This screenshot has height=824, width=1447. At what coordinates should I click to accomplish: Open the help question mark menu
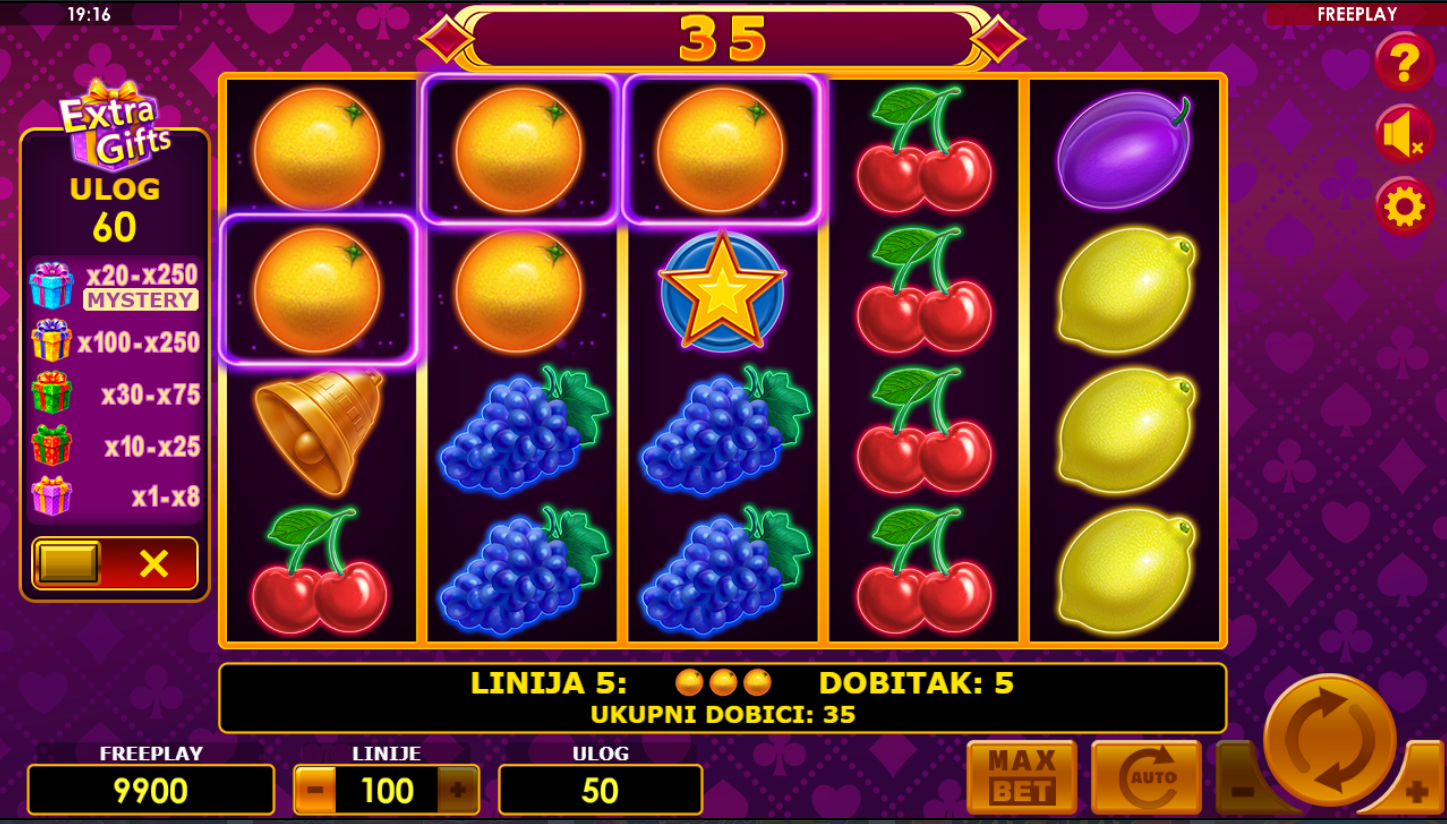click(1404, 62)
